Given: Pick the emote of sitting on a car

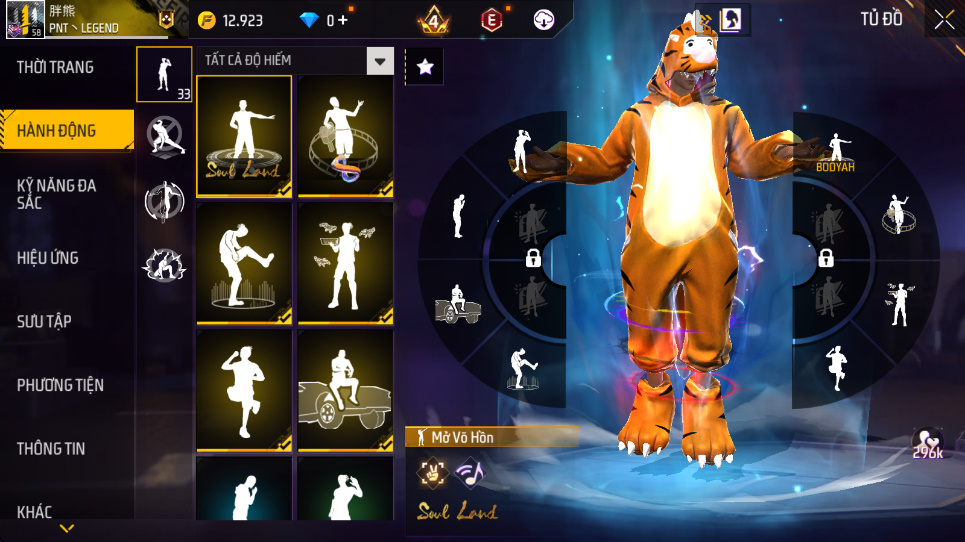Looking at the screenshot, I should pos(345,391).
